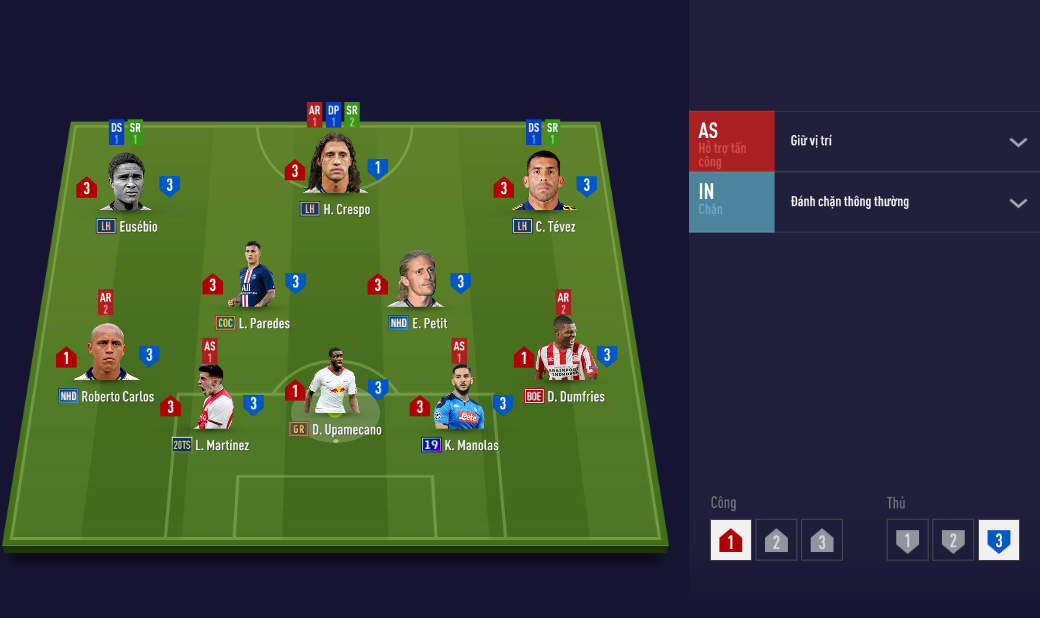This screenshot has height=618, width=1040.
Task: Pick H. Crespo in the formation
Action: (335, 166)
